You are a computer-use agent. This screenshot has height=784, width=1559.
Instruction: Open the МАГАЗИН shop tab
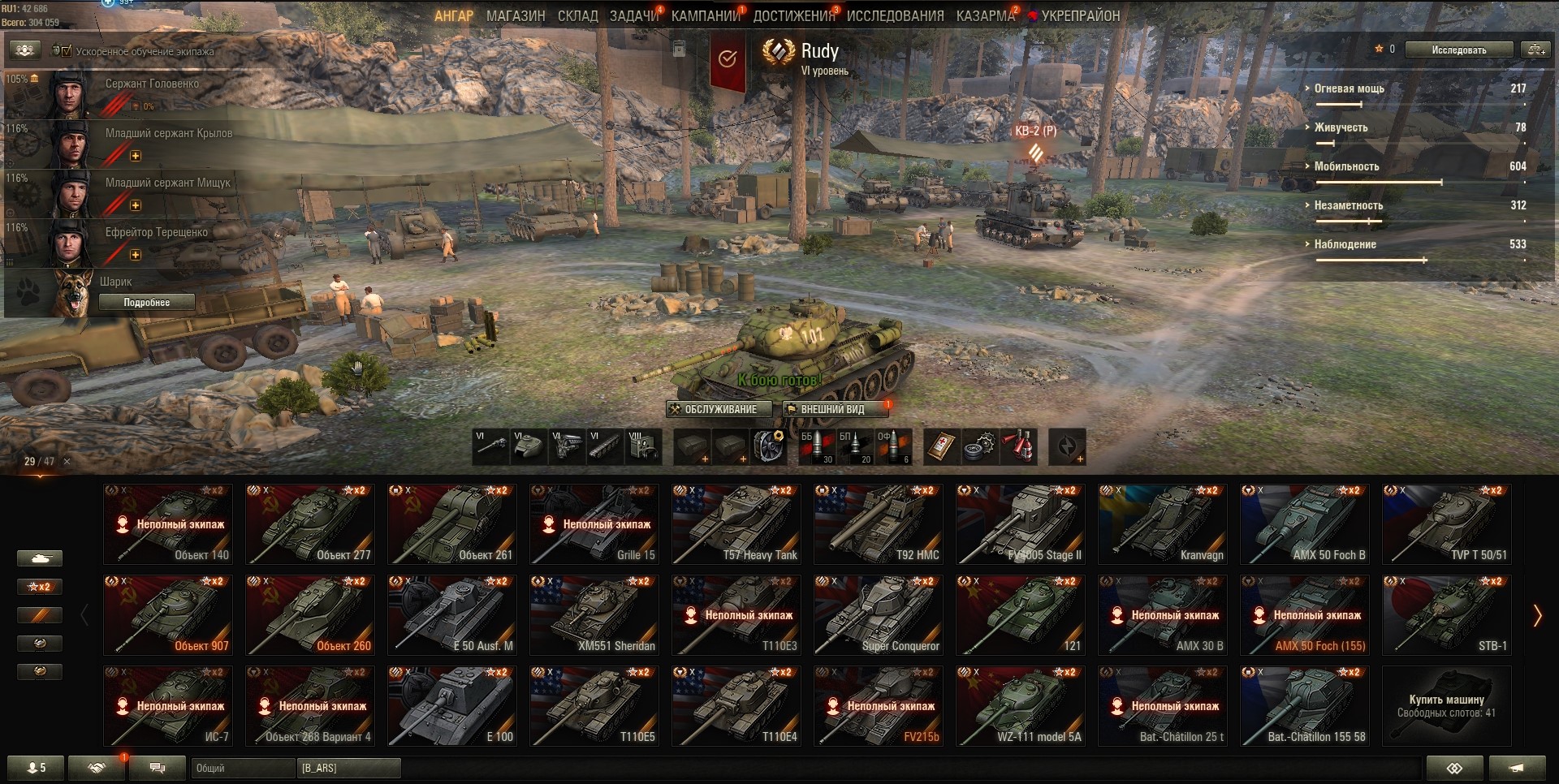516,15
